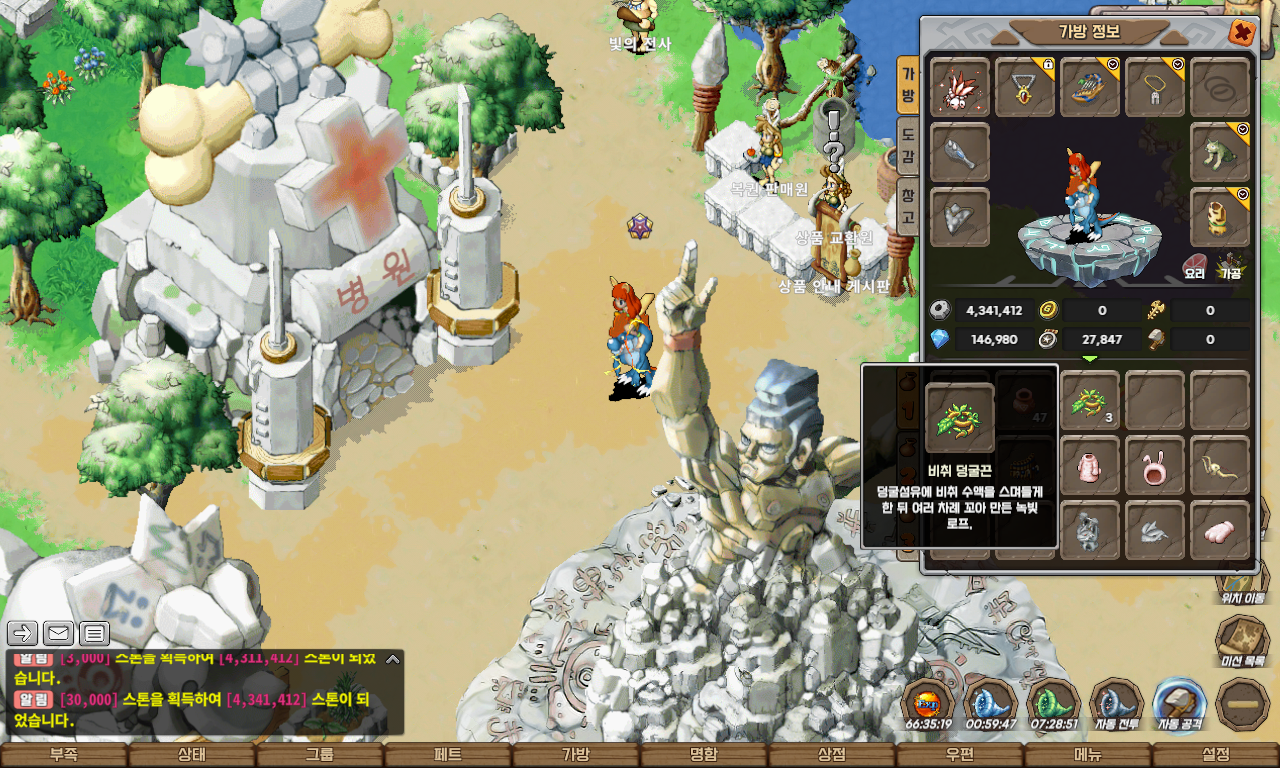Click the equipped red amulet necklace slot

[x=1025, y=88]
